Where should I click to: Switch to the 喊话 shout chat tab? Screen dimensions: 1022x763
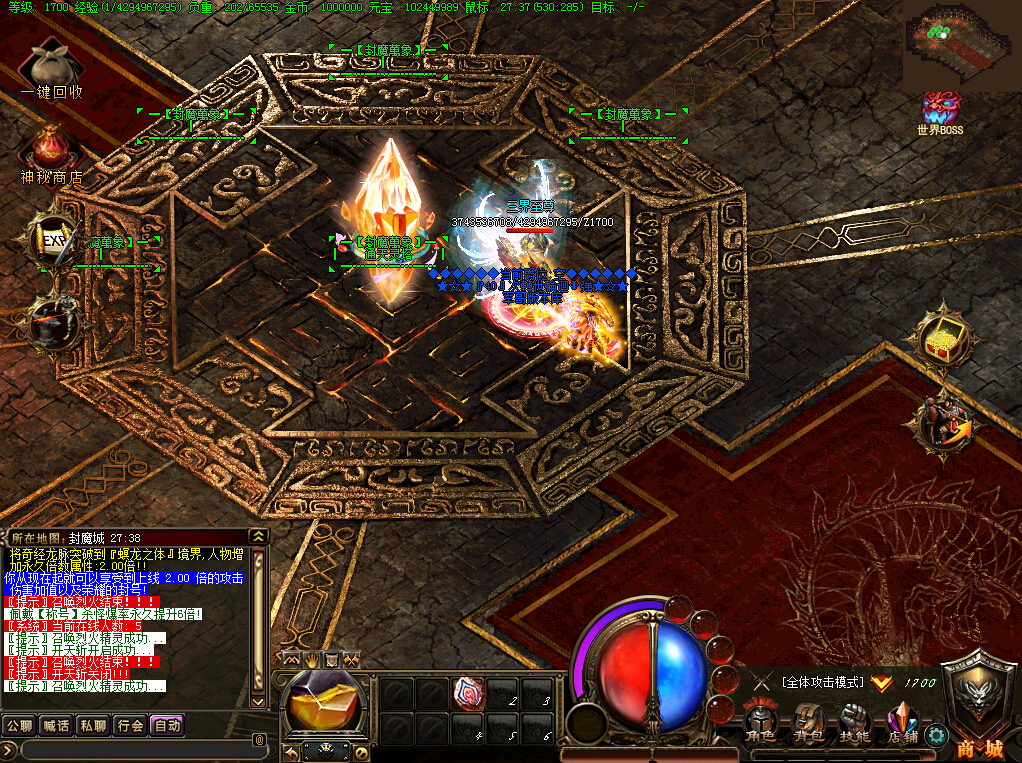coord(56,725)
